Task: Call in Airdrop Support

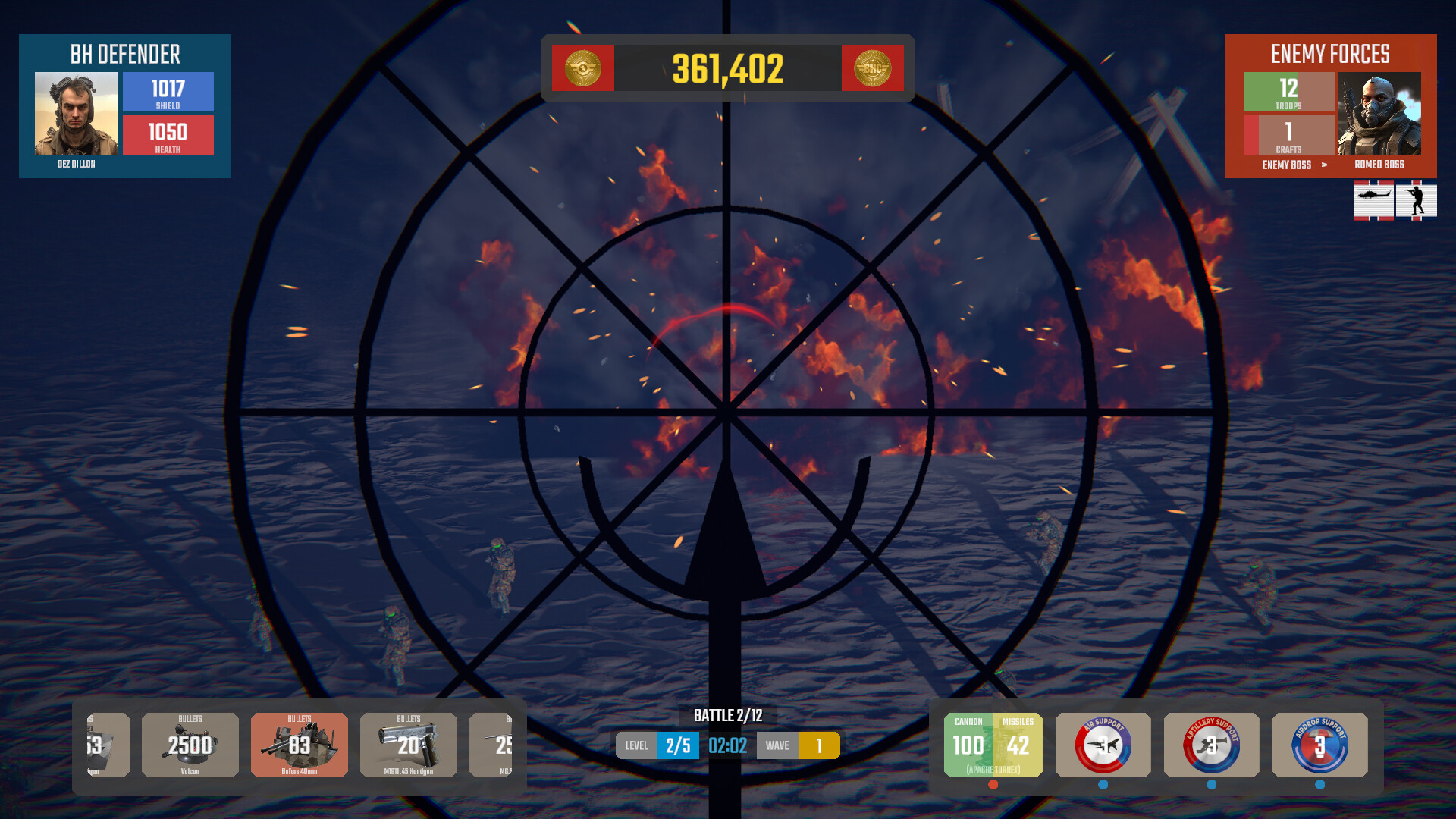Action: tap(1319, 745)
